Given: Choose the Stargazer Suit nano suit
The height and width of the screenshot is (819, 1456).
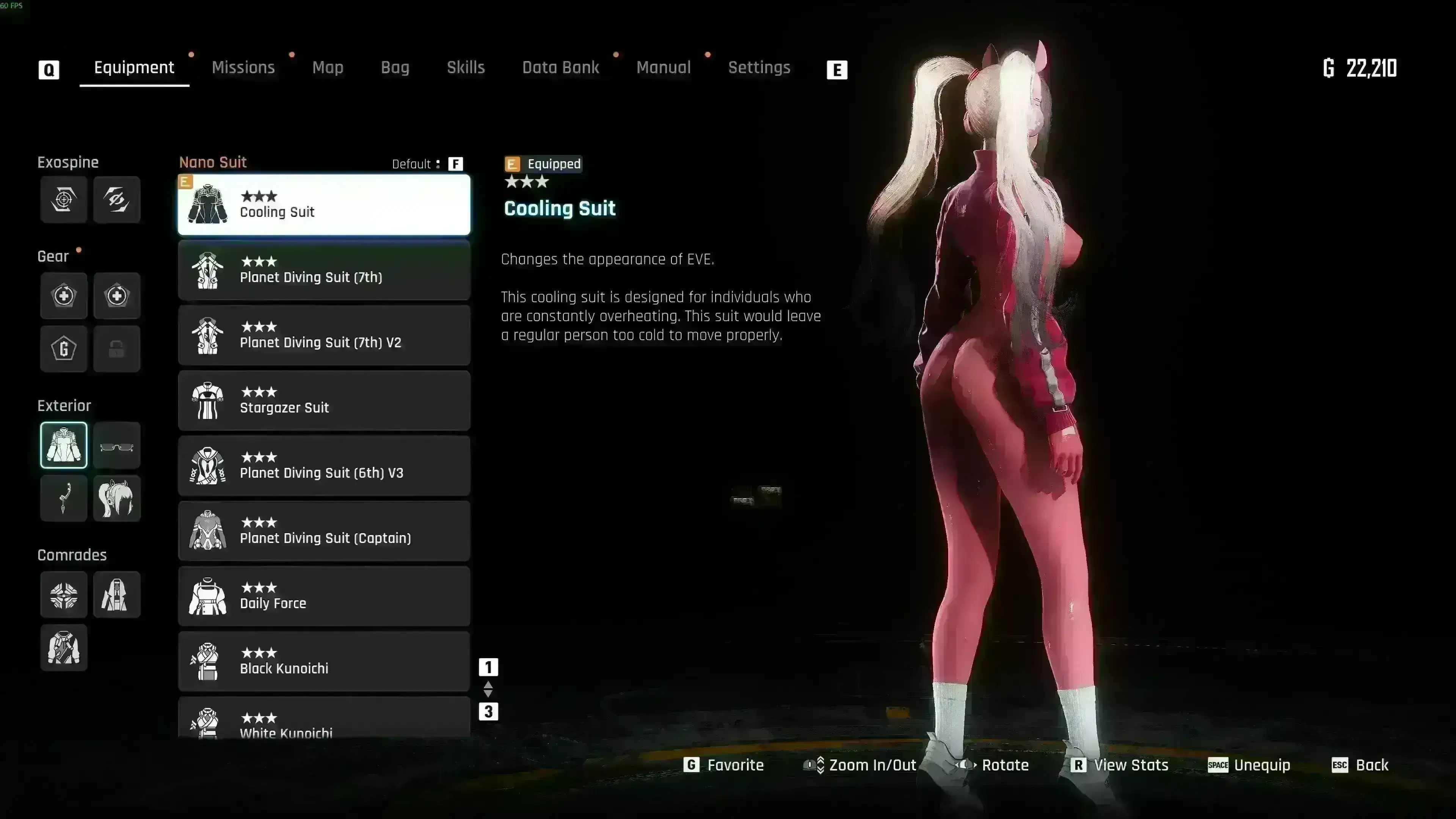Looking at the screenshot, I should click(324, 401).
